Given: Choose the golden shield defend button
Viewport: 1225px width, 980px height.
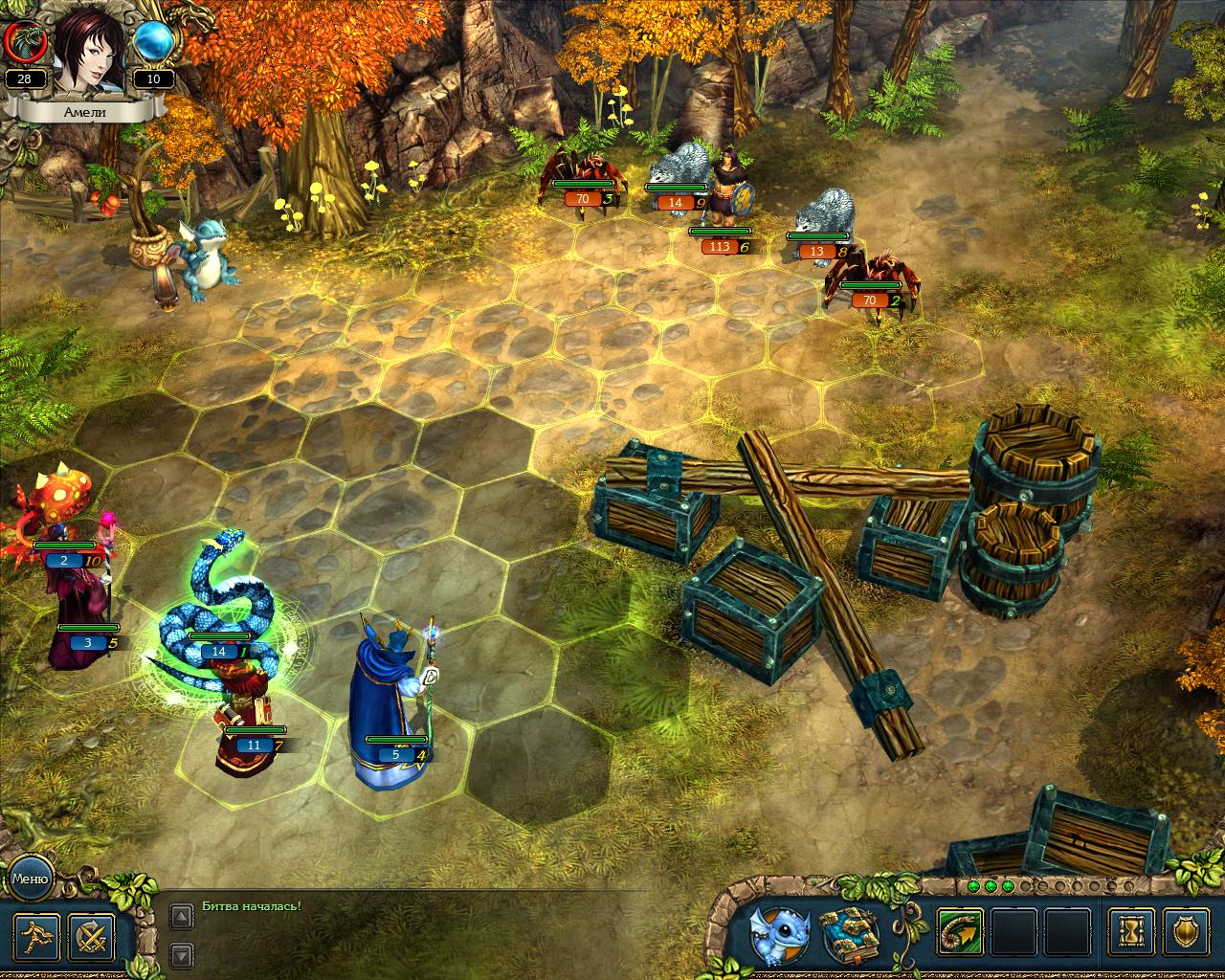Looking at the screenshot, I should click(1188, 933).
